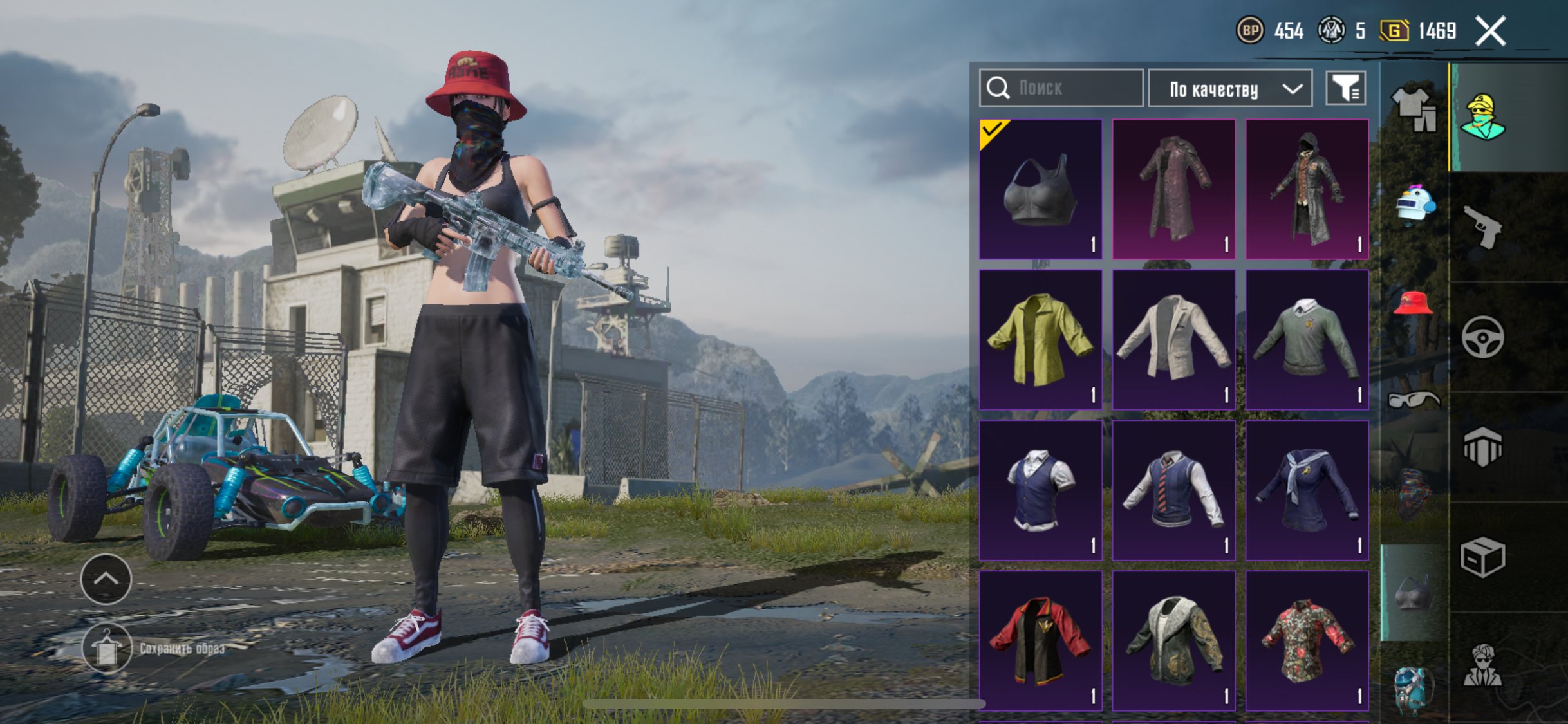Select the equipped black sports bra
This screenshot has width=1568, height=724.
tap(1040, 189)
